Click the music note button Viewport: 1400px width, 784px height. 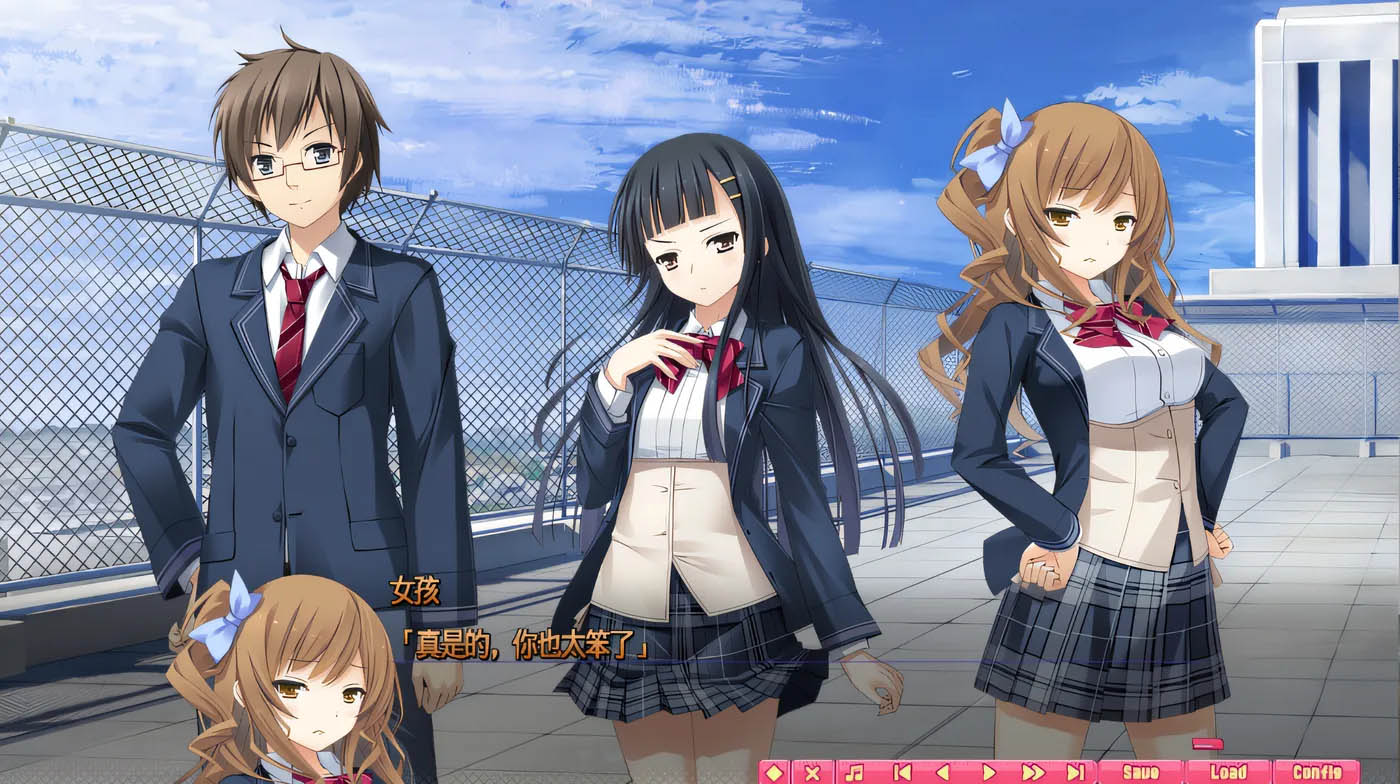pyautogui.click(x=854, y=772)
